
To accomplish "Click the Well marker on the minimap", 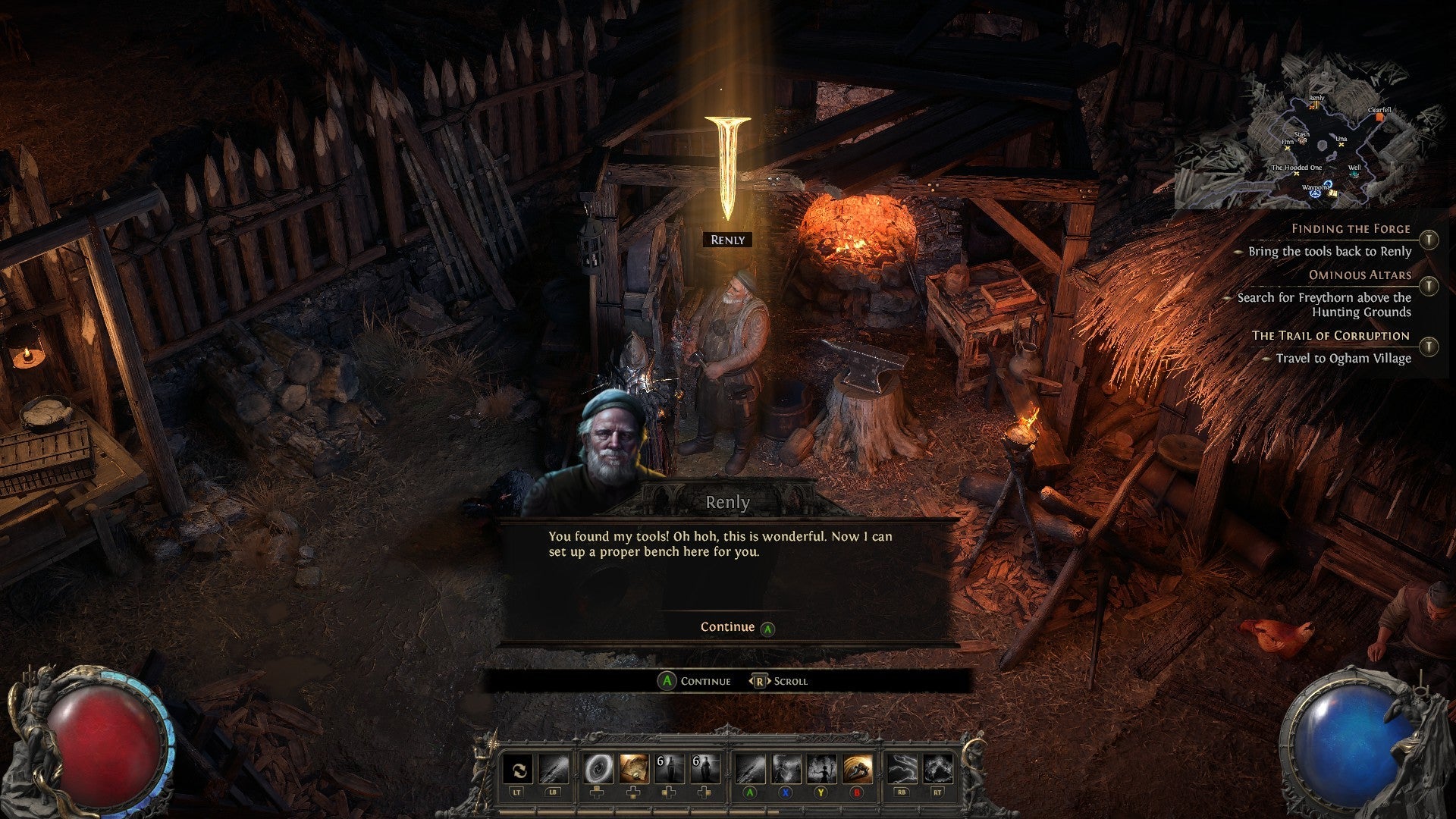I will click(x=1354, y=174).
